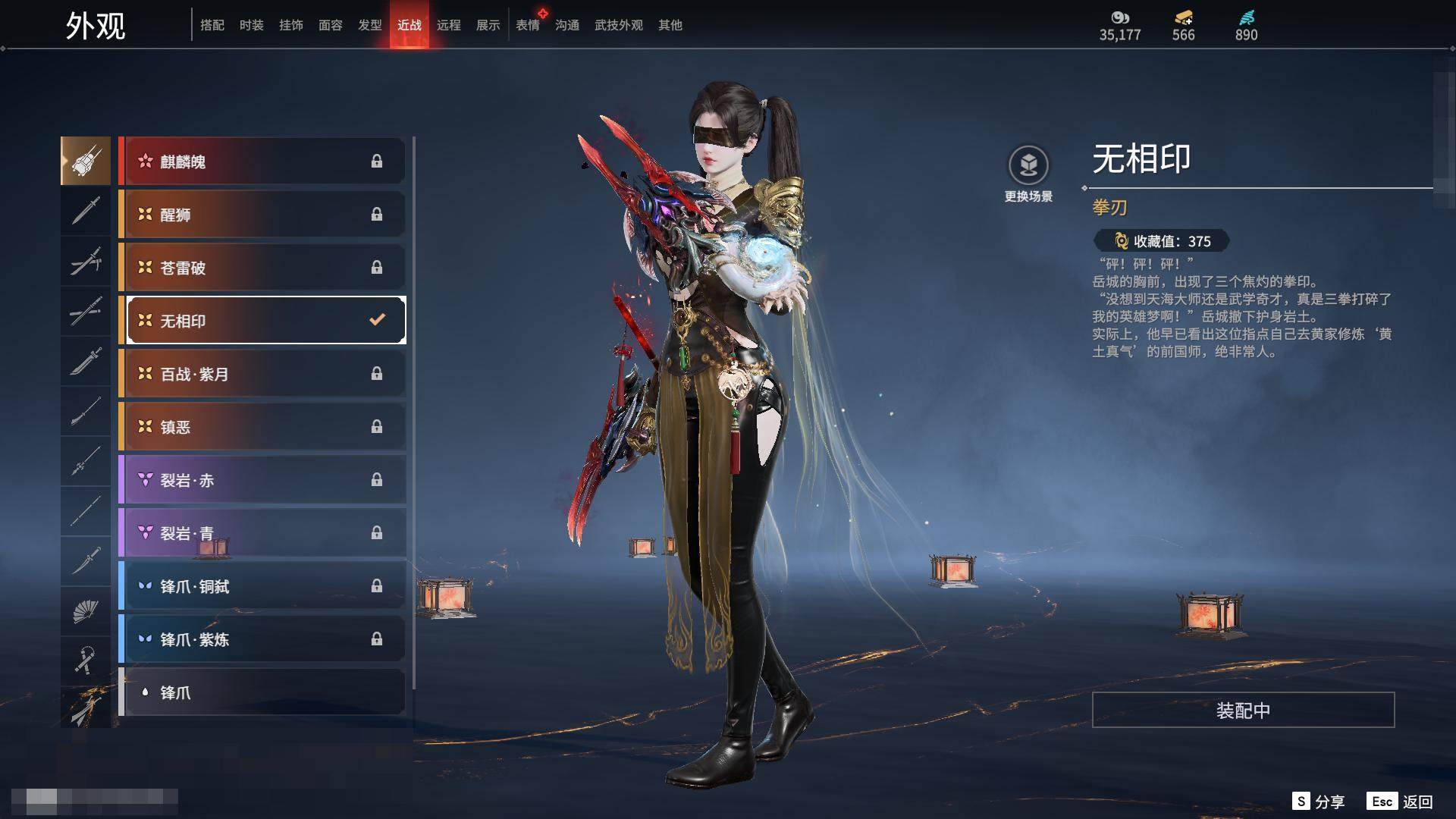1456x819 pixels.
Task: Go to the 武技外观 tab
Action: tap(618, 25)
